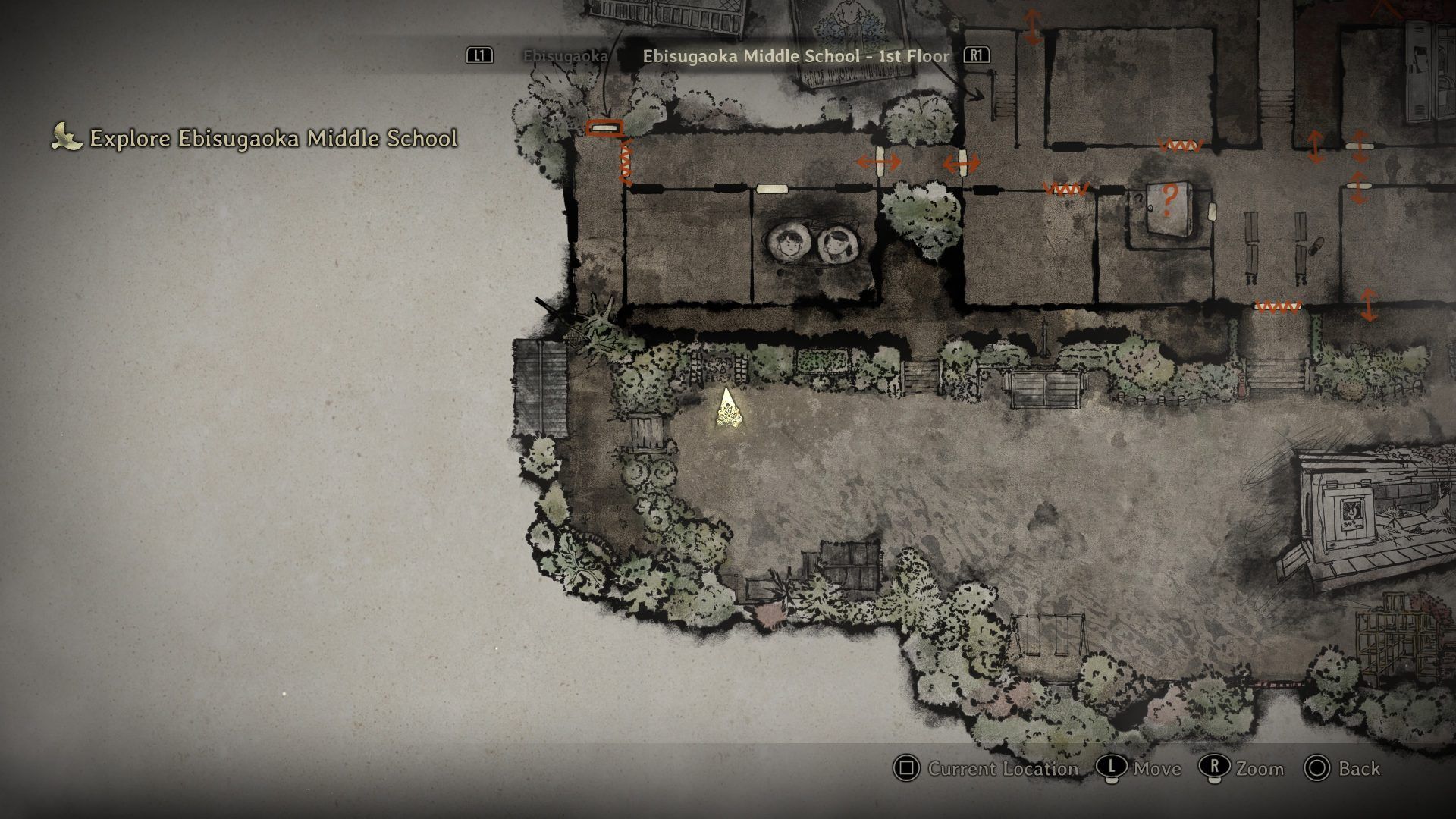Switch to the Ebisugaoka map tab
1456x819 pixels.
tap(566, 56)
